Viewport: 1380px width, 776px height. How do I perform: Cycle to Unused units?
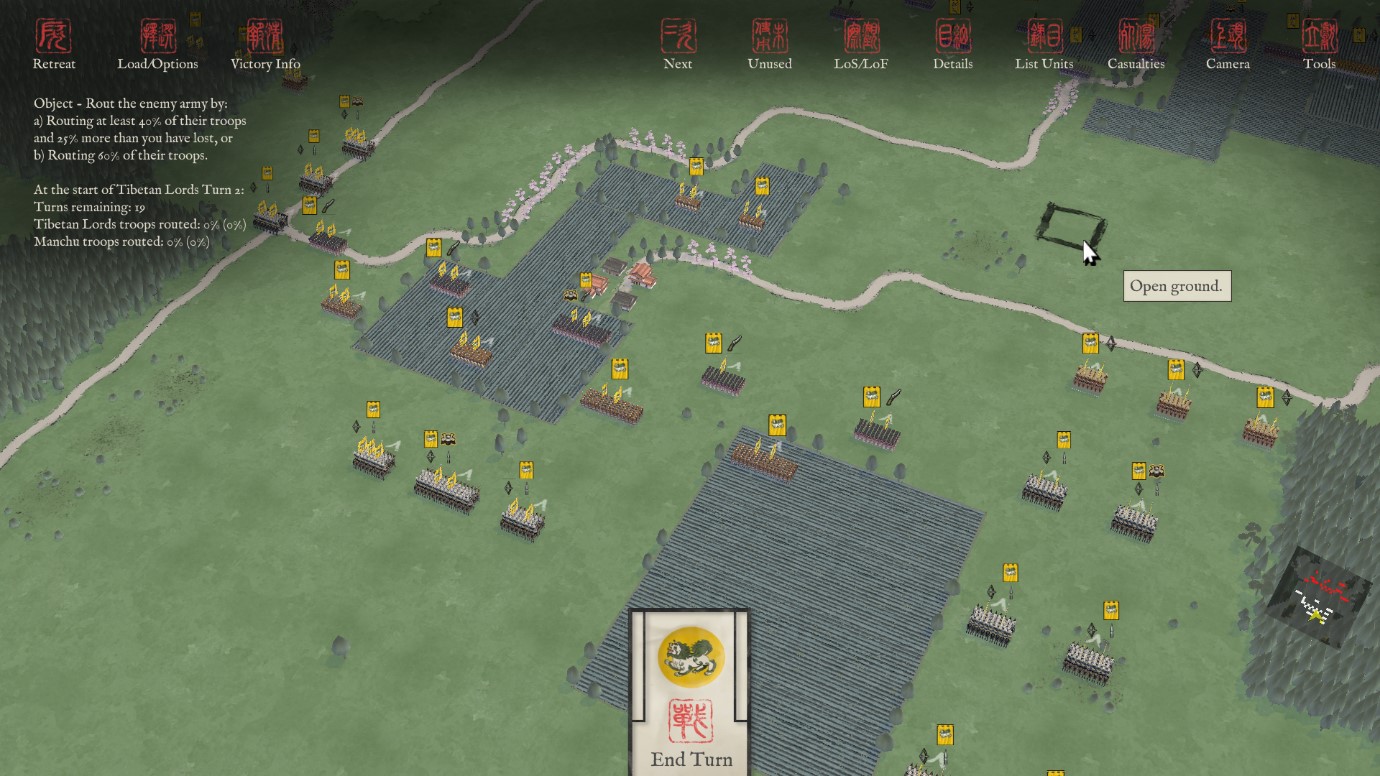pyautogui.click(x=770, y=44)
